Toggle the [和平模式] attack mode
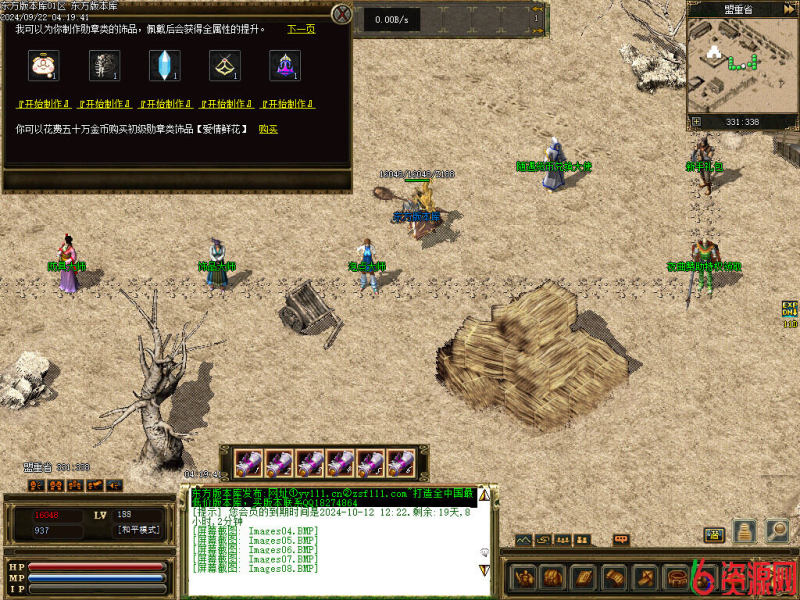 coord(139,529)
